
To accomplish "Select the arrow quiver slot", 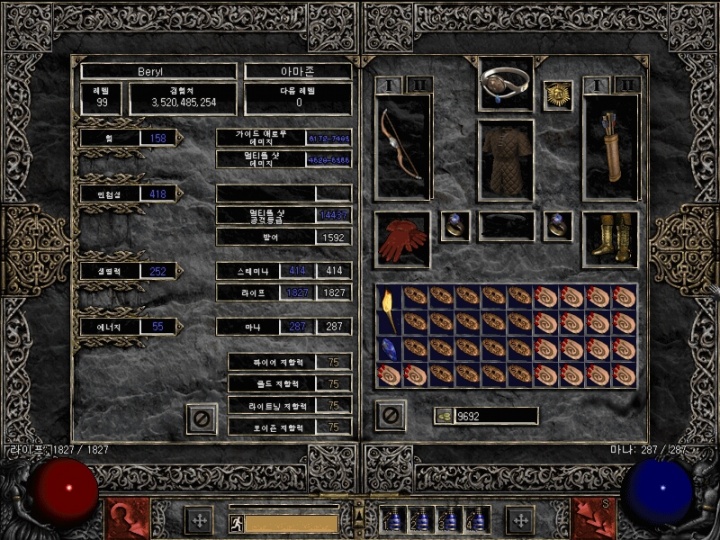I will click(610, 146).
